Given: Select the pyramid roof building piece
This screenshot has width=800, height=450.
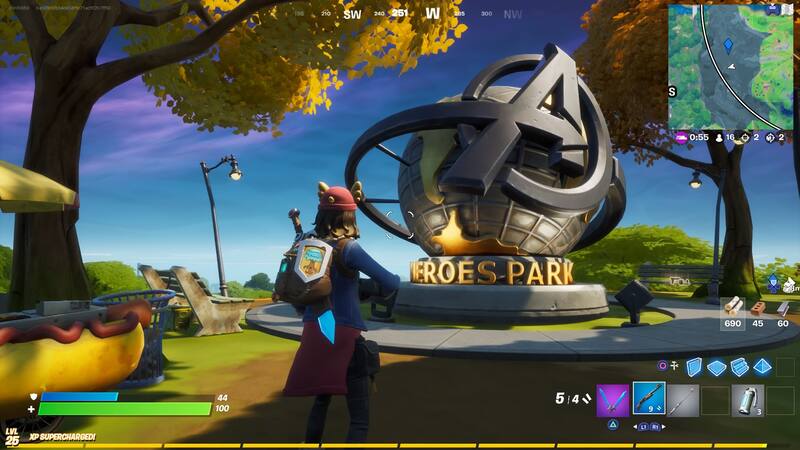Looking at the screenshot, I should pos(762,367).
